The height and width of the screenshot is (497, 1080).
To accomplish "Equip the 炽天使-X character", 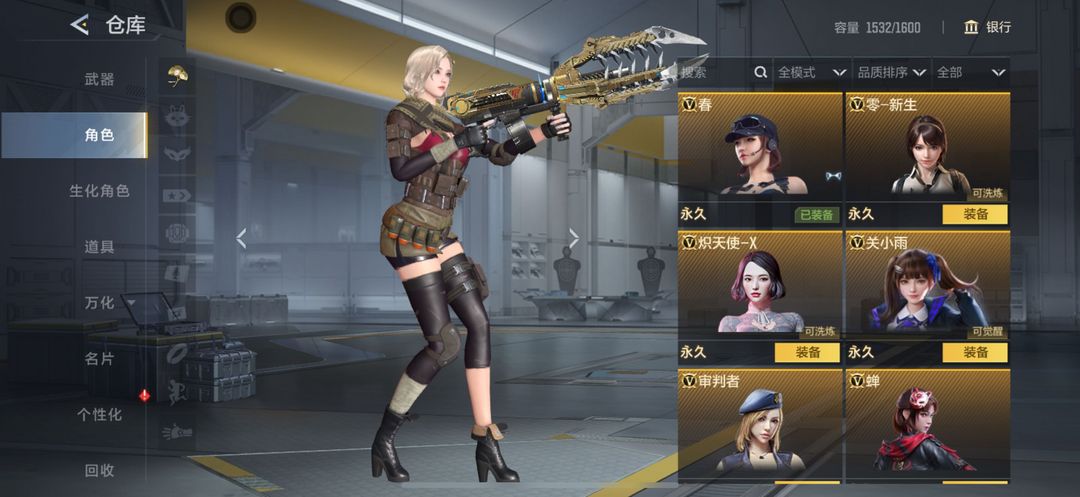I will point(807,352).
